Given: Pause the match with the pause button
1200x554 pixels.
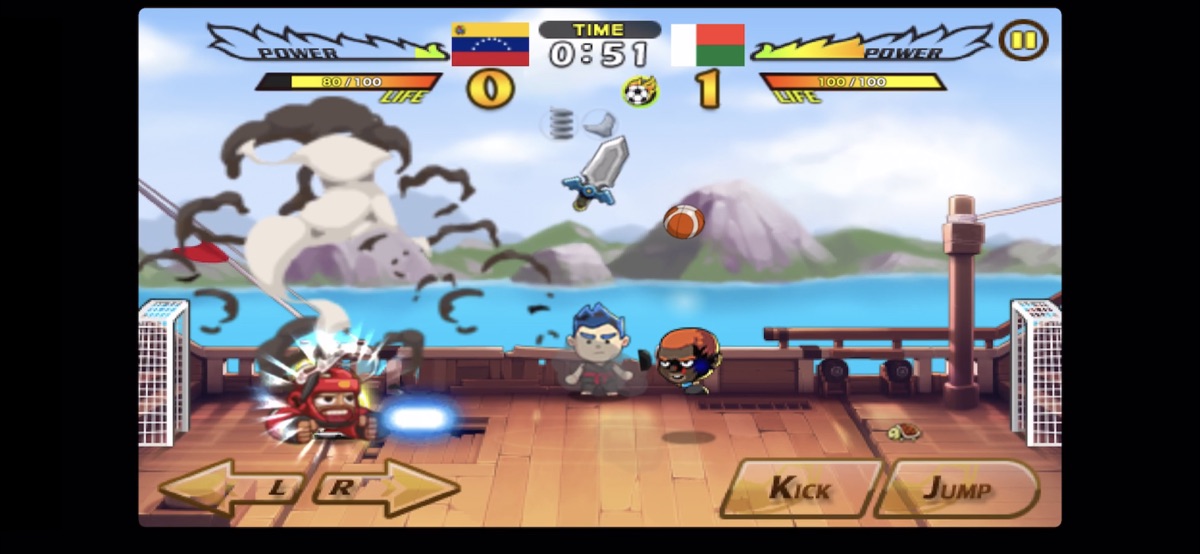Looking at the screenshot, I should tap(1022, 41).
